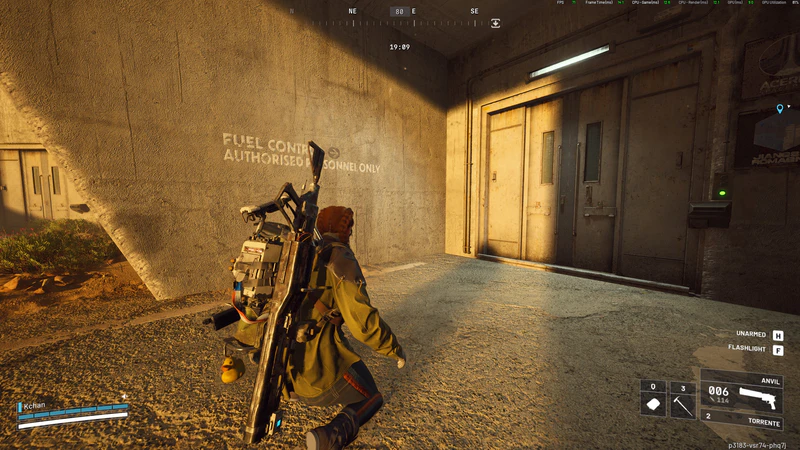Screen dimensions: 800x450
Task: Click the blue location marker pin
Action: tap(780, 108)
